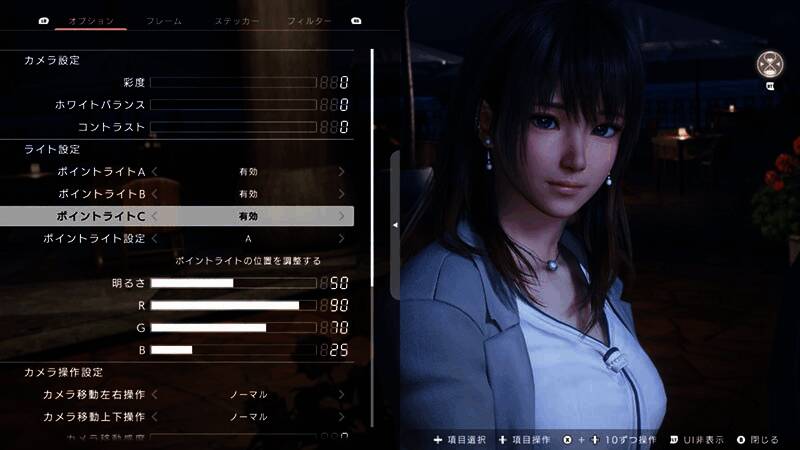Change the G color slider
Image resolution: width=800 pixels, height=450 pixels.
(x=232, y=327)
